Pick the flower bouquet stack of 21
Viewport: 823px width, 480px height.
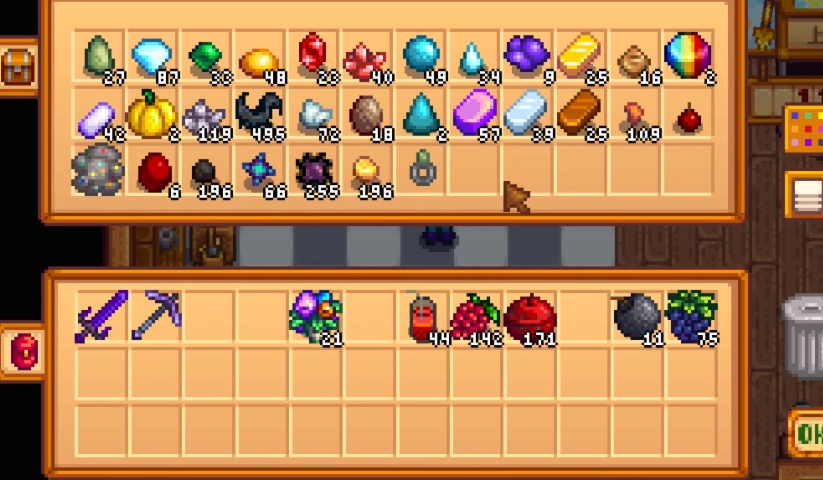point(316,318)
